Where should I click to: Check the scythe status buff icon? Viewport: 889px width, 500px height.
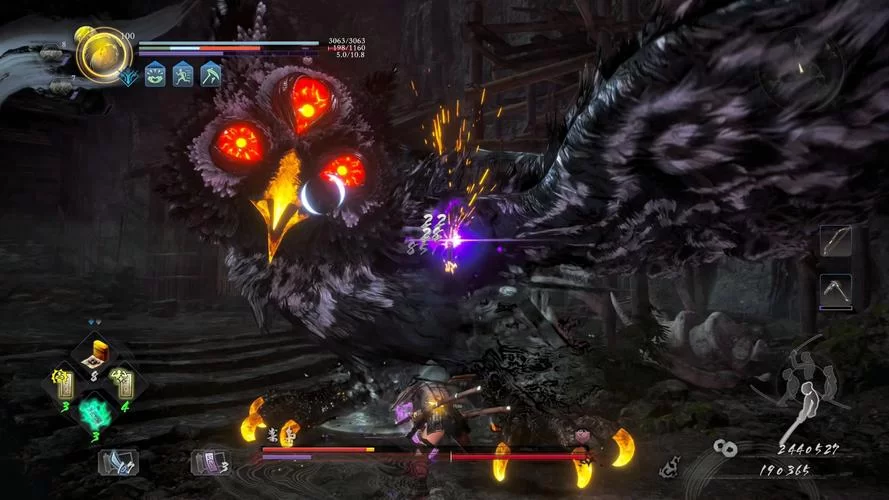click(x=210, y=74)
